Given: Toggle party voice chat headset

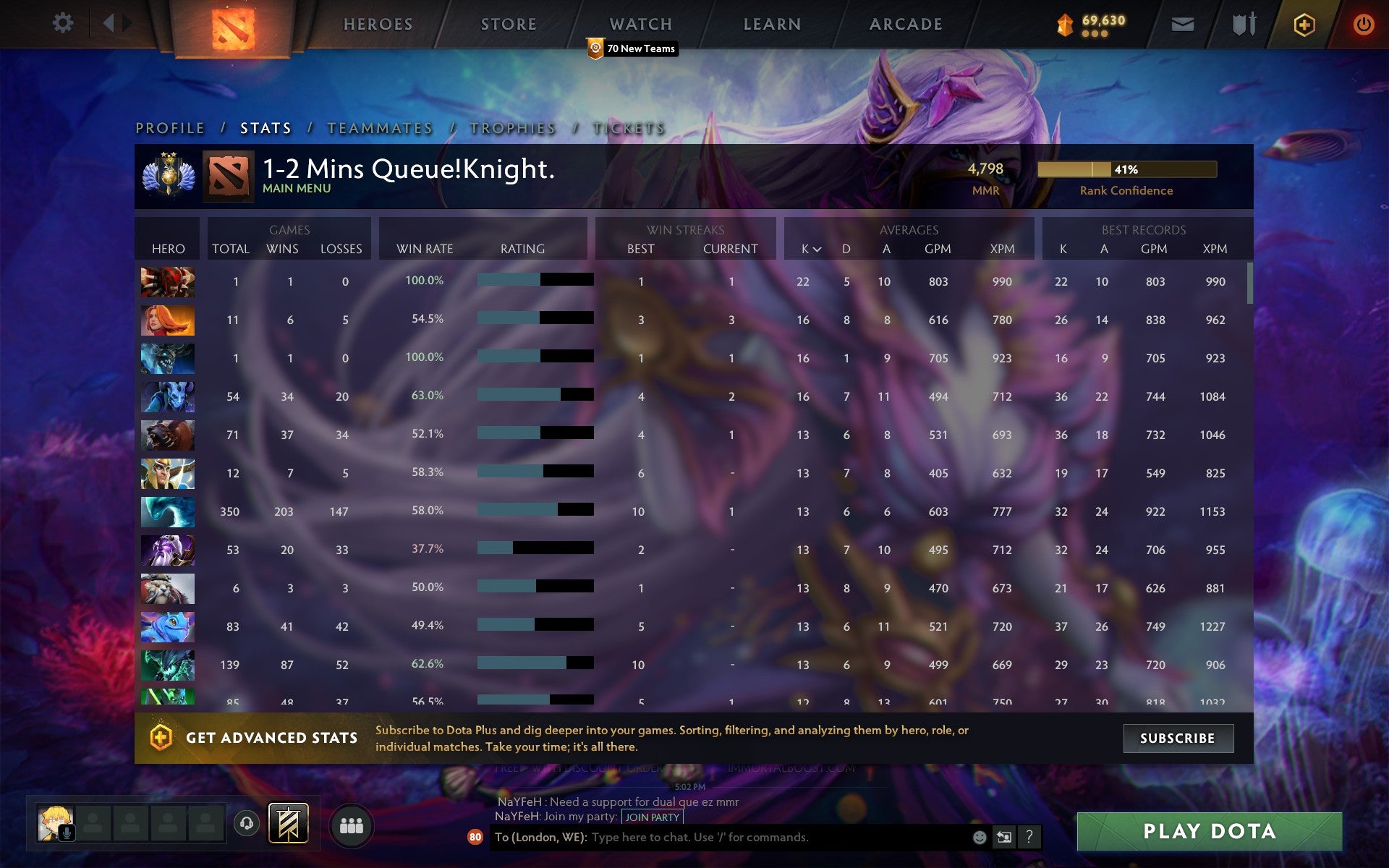Looking at the screenshot, I should tap(245, 823).
